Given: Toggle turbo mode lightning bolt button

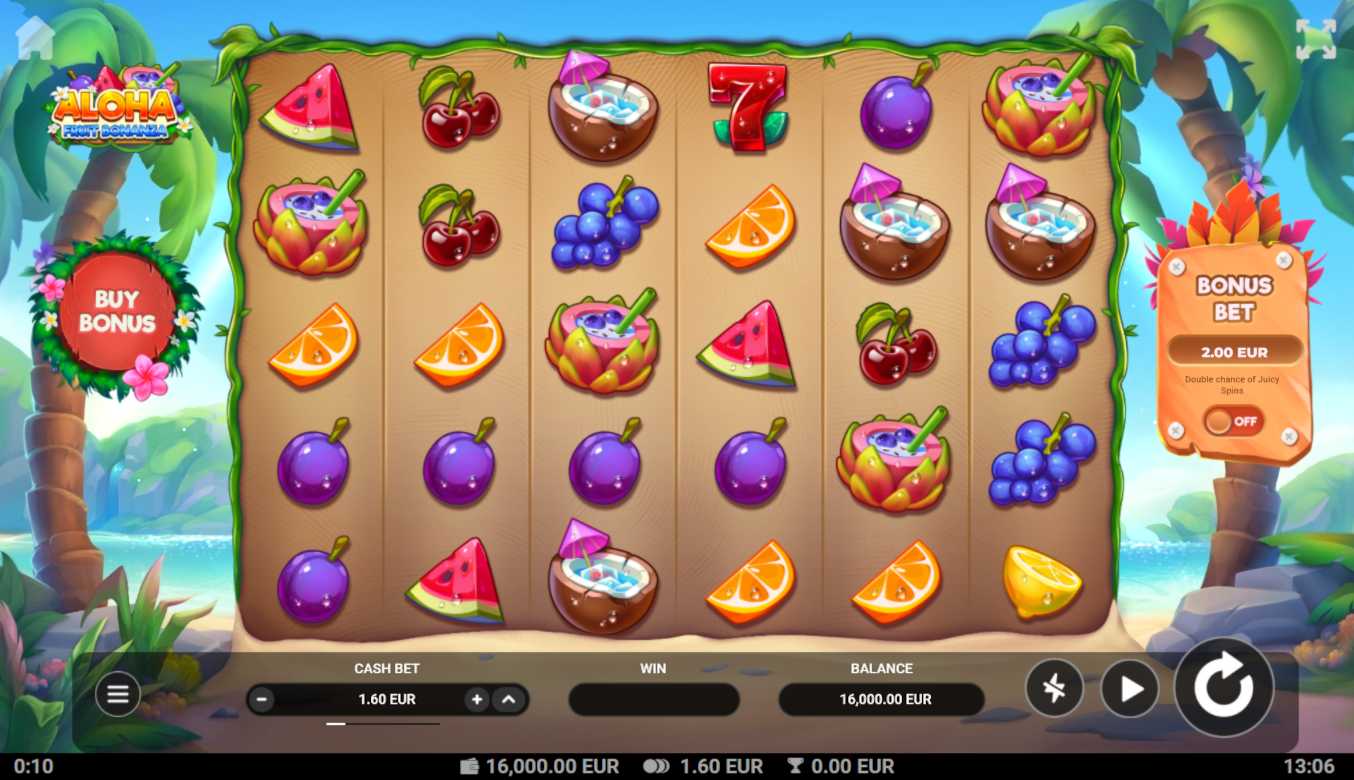Looking at the screenshot, I should click(1054, 689).
